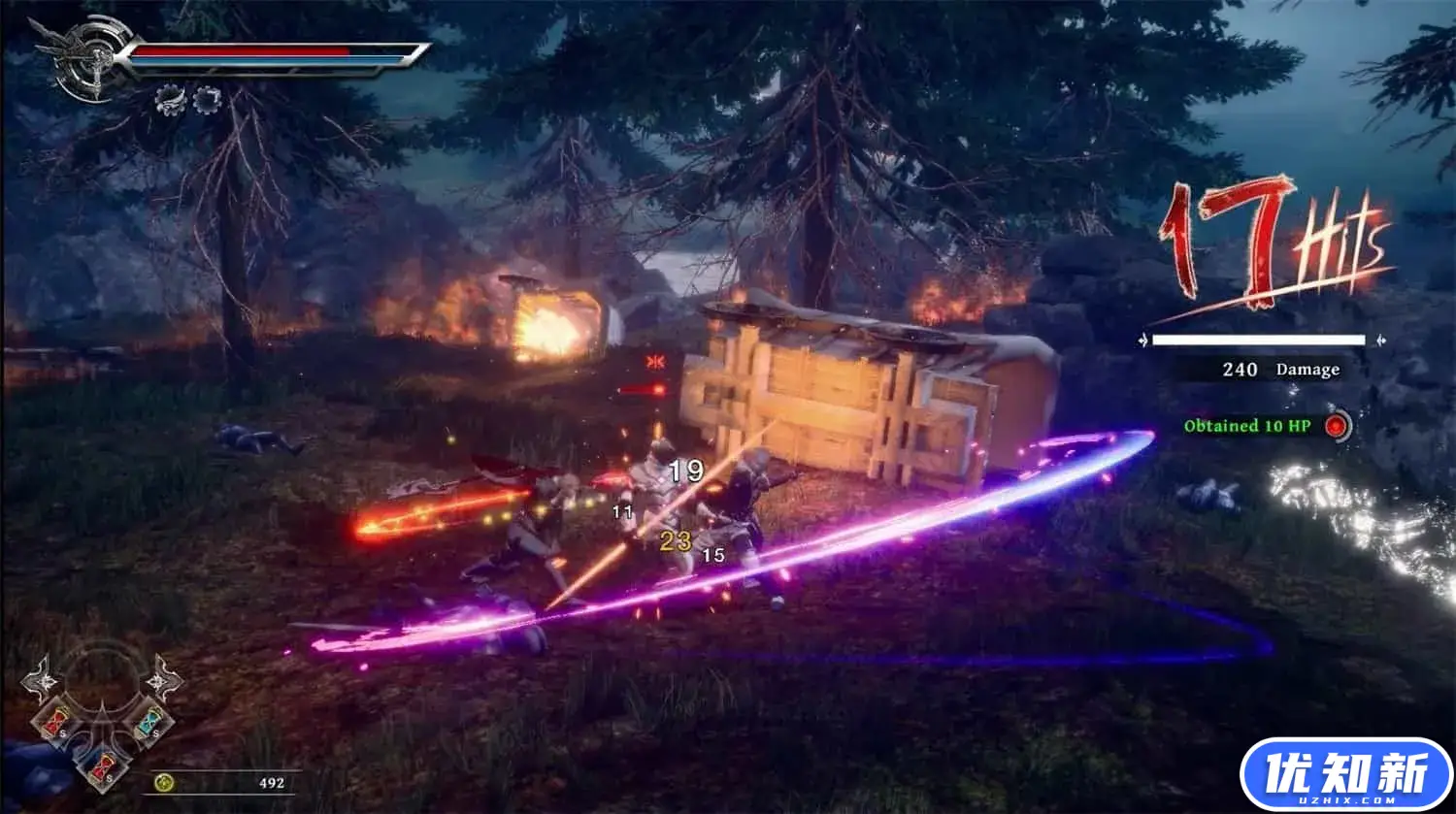Click the gold coin currency icon
The image size is (1456, 814).
tap(164, 784)
